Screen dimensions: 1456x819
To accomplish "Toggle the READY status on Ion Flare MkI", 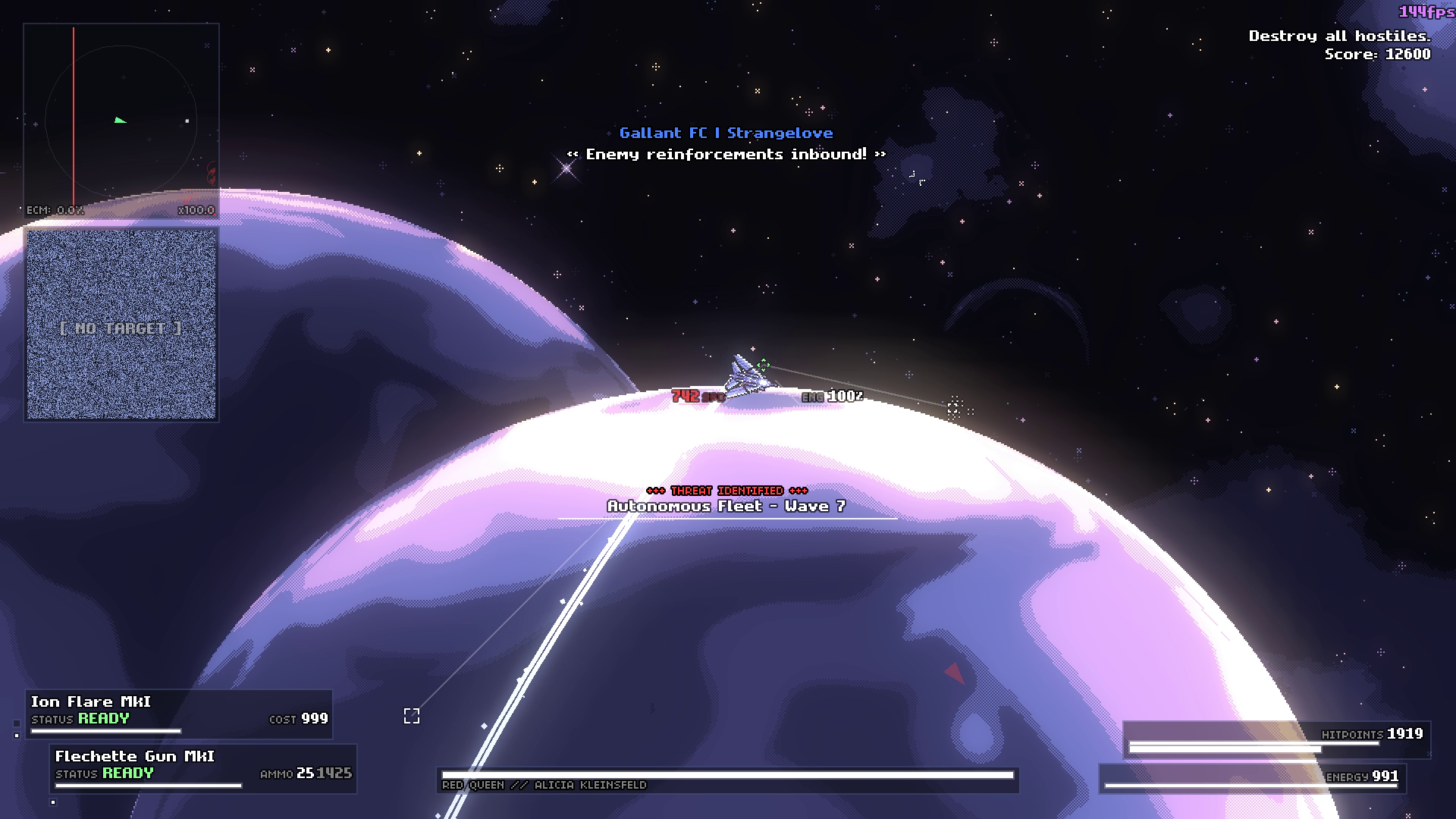I will 104,717.
